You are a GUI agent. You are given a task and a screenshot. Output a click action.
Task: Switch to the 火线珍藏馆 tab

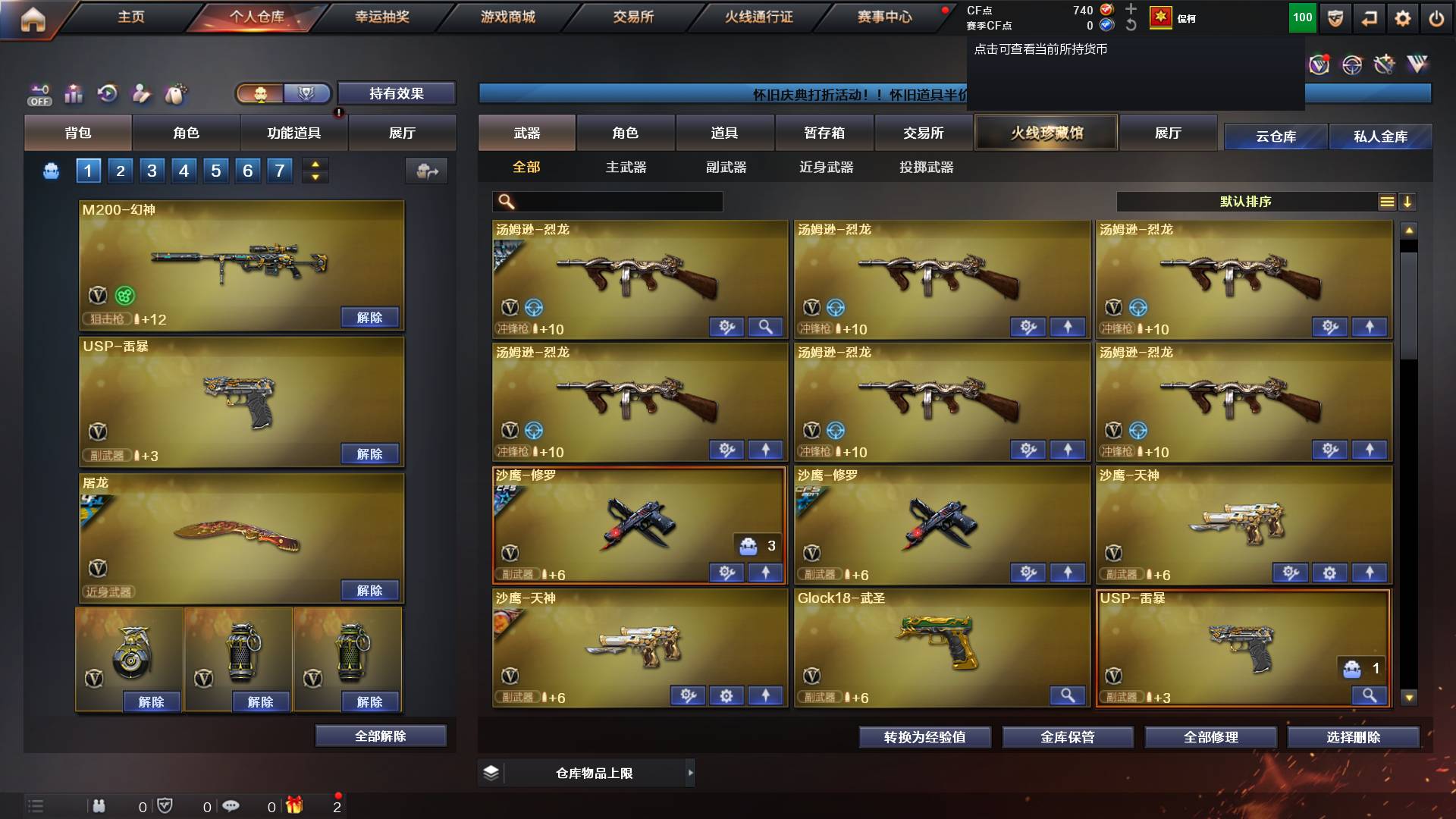(x=1046, y=132)
